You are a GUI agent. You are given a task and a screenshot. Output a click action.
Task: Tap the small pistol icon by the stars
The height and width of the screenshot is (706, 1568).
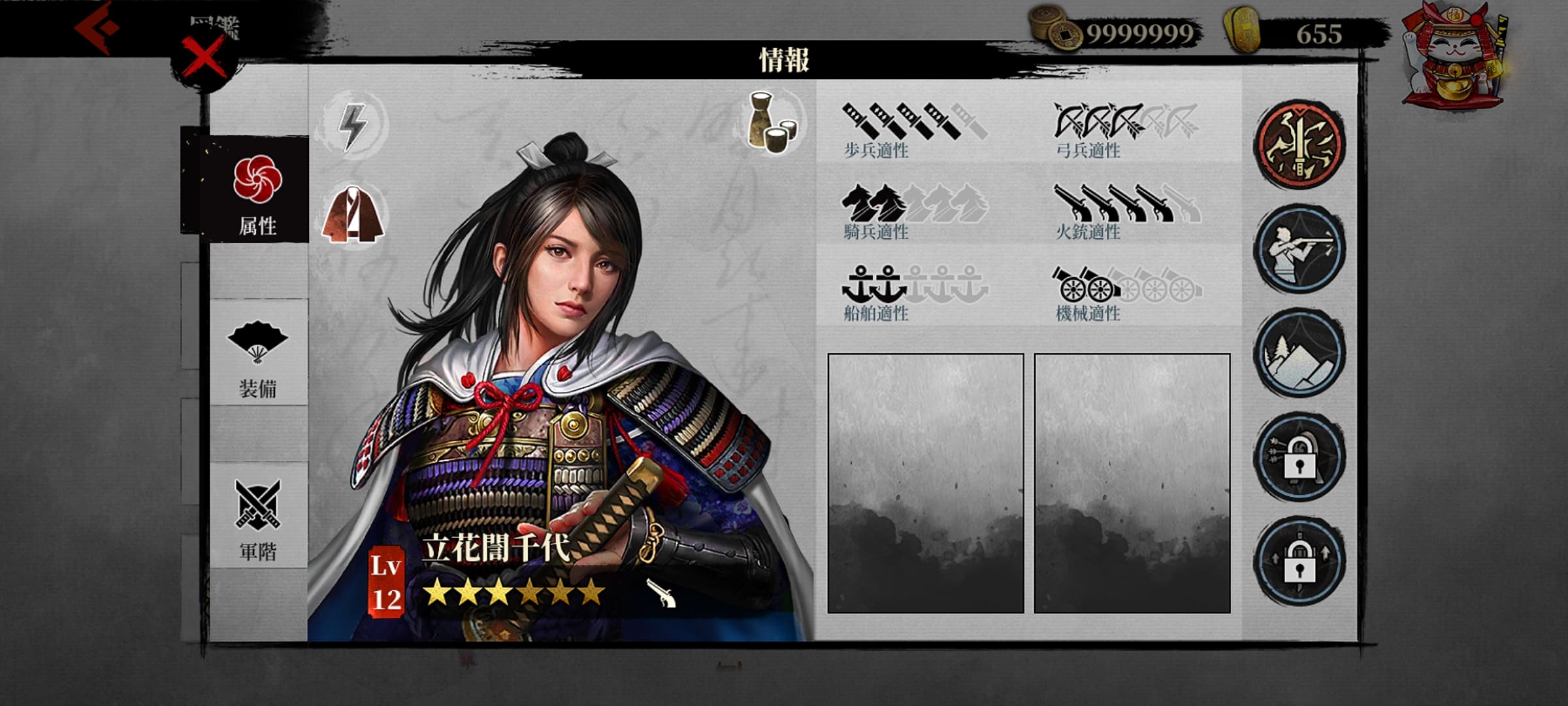pyautogui.click(x=661, y=592)
